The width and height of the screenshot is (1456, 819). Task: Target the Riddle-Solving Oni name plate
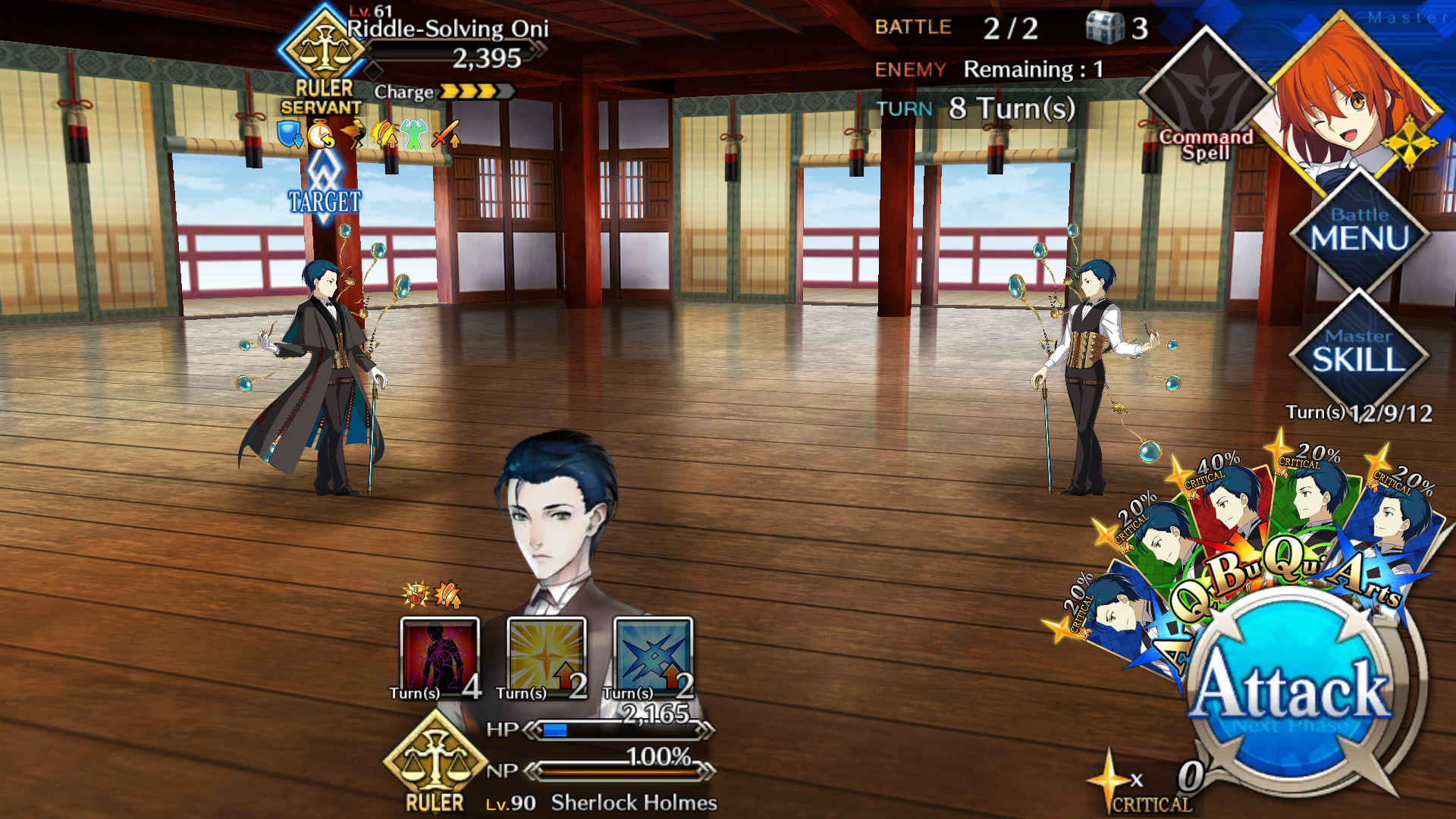447,30
